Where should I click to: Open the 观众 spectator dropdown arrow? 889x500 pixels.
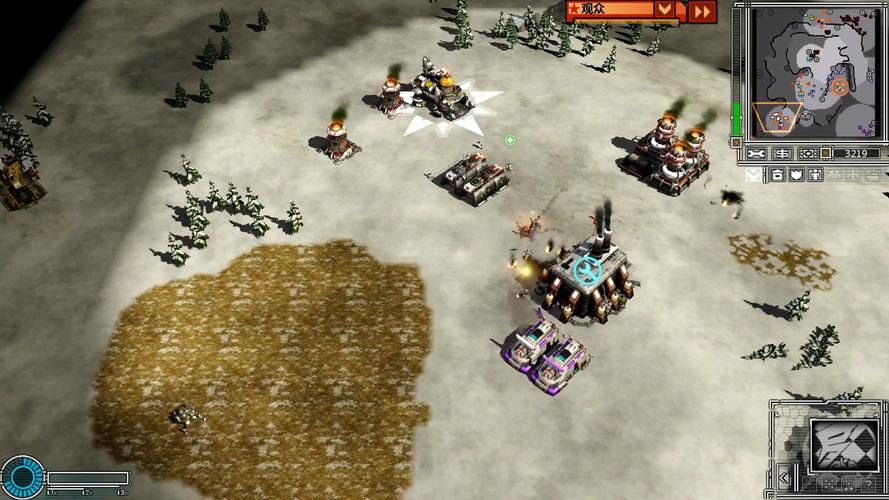click(x=664, y=10)
